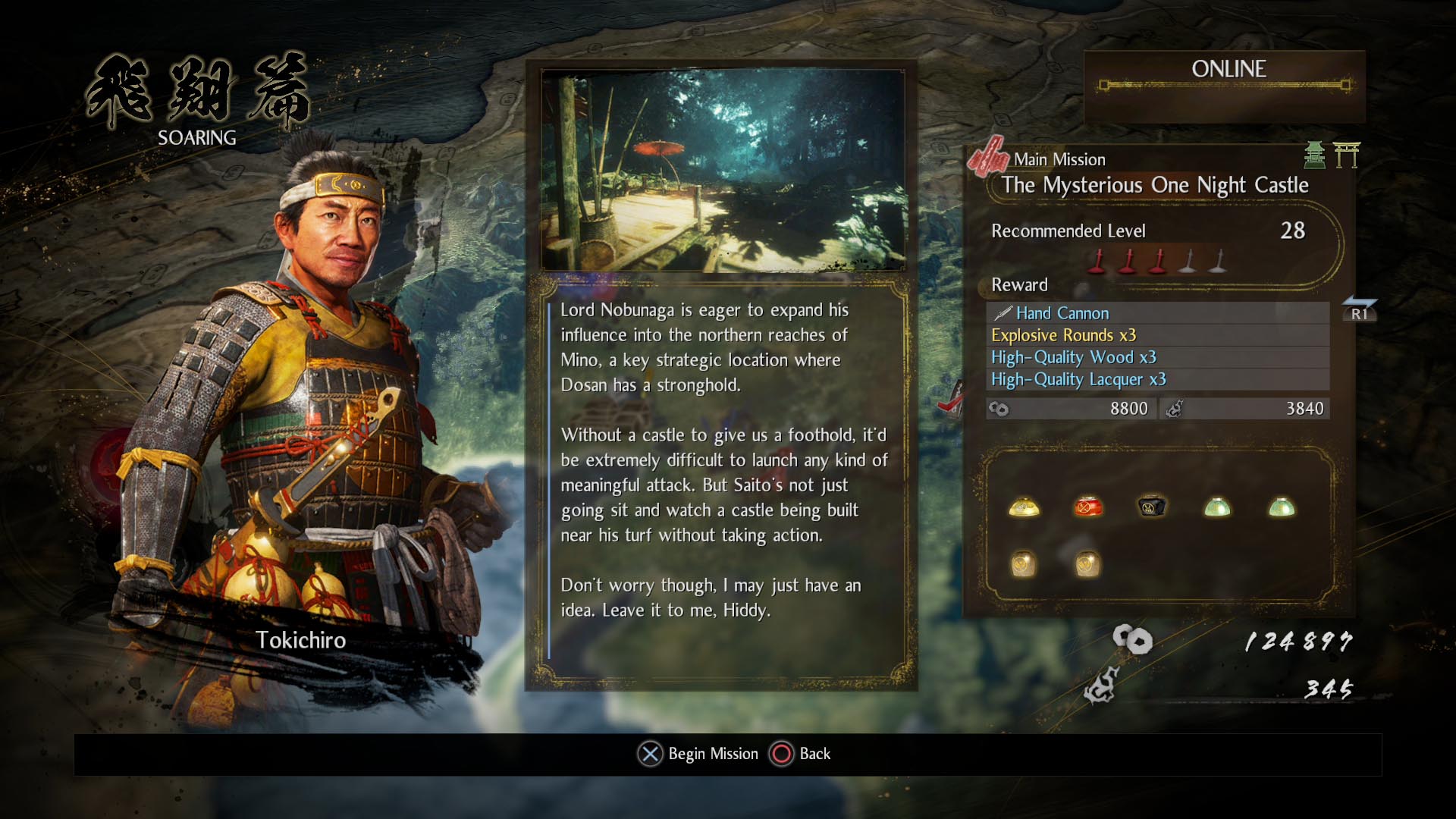Screen dimensions: 1456x819
Task: Go back from the mission briefing
Action: coord(801,754)
